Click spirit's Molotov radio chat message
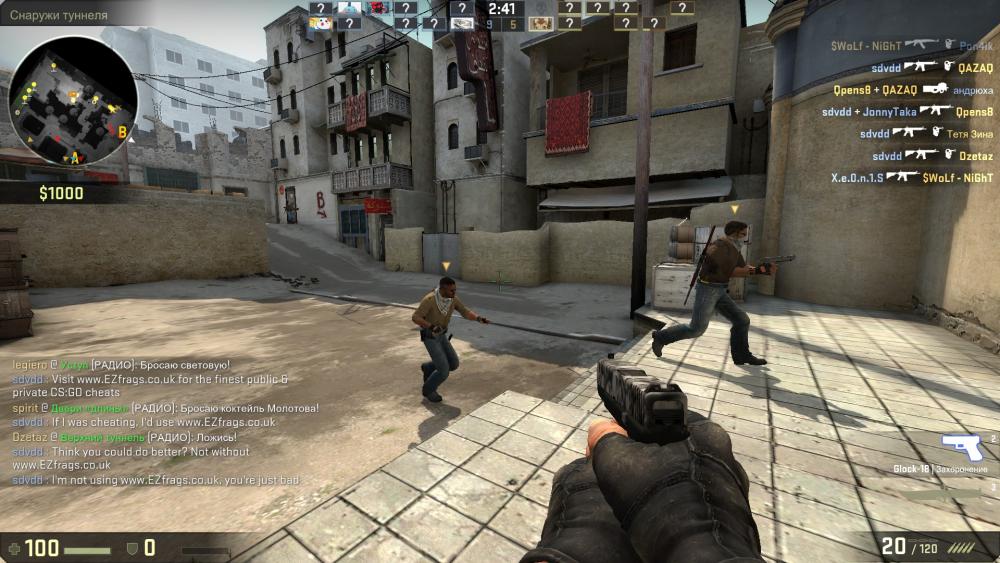Image resolution: width=1000 pixels, height=563 pixels. pos(165,408)
